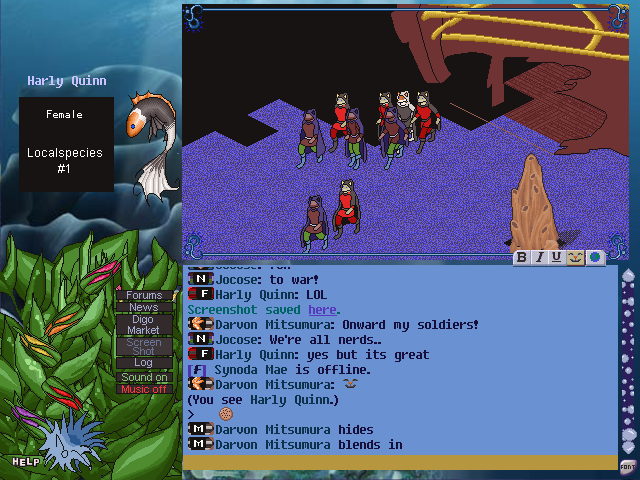
Task: Click the chat scrollbar's up arrow
Action: pos(628,276)
